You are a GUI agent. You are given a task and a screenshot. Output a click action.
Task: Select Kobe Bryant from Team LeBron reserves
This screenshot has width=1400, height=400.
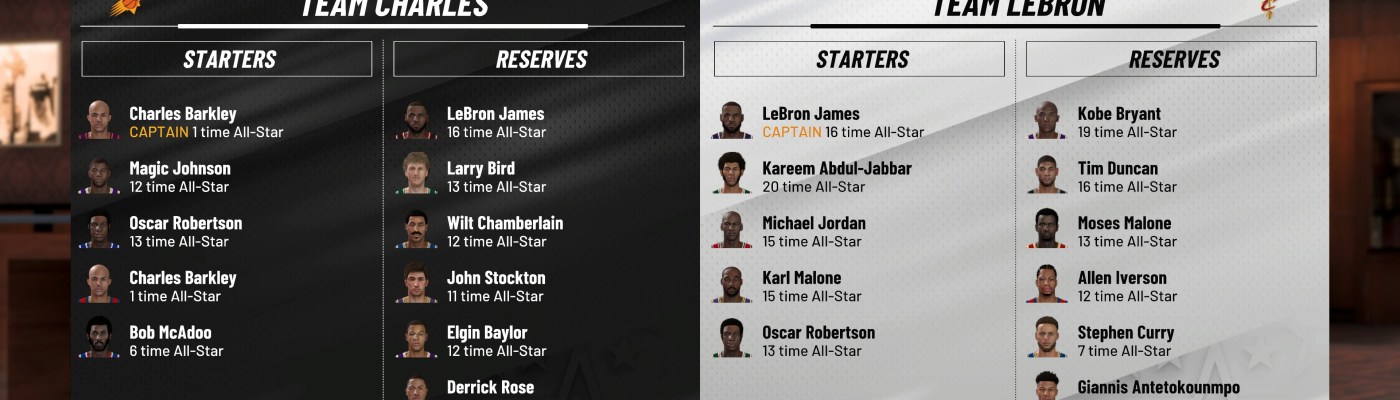coord(1127,122)
